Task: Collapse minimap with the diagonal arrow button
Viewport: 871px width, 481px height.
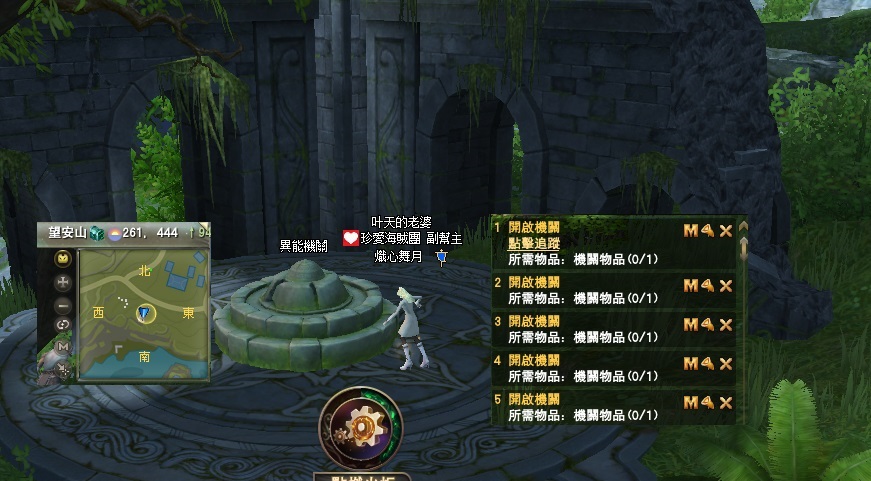Action: pyautogui.click(x=62, y=369)
